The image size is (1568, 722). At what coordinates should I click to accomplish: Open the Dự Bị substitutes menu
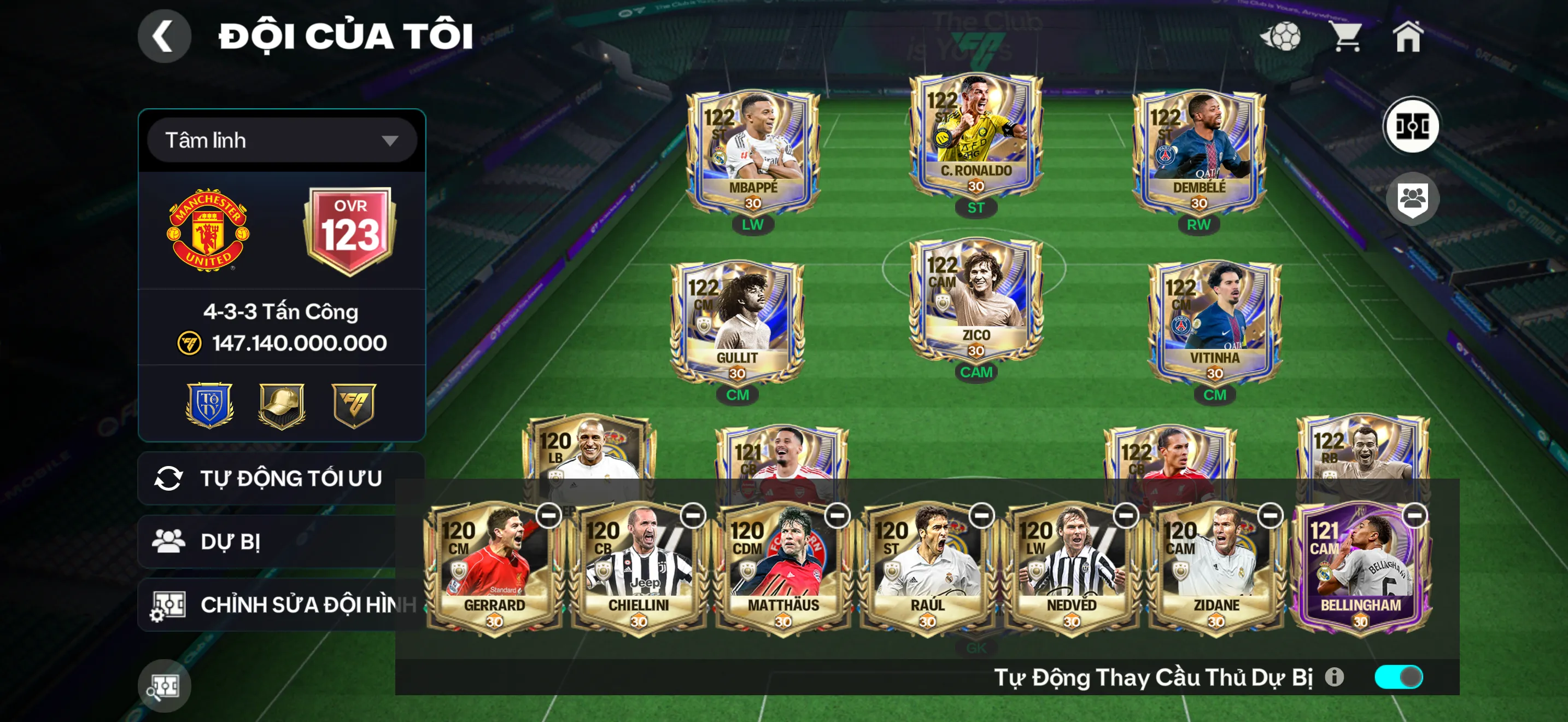tap(268, 541)
